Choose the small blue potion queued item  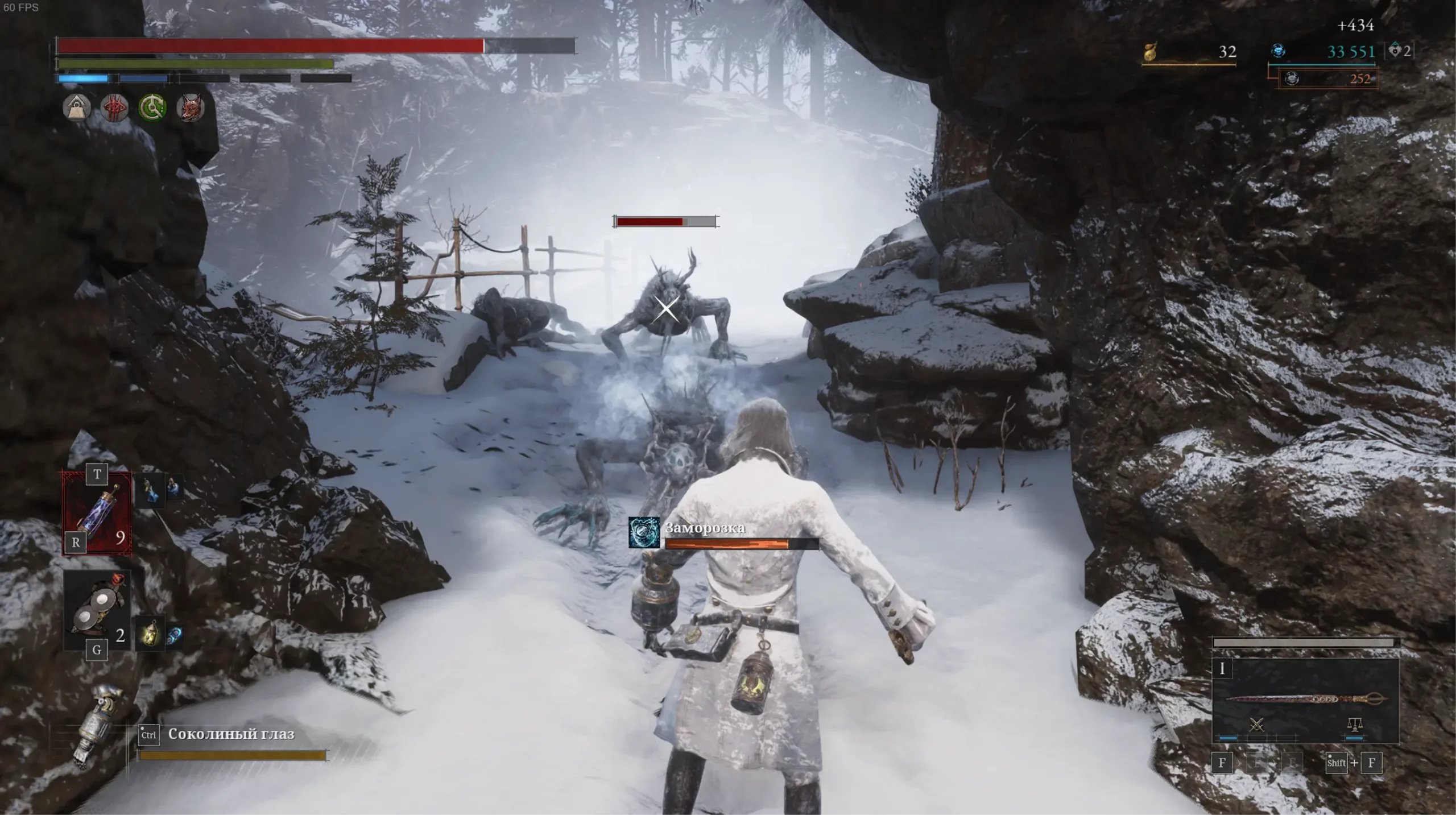tap(172, 486)
